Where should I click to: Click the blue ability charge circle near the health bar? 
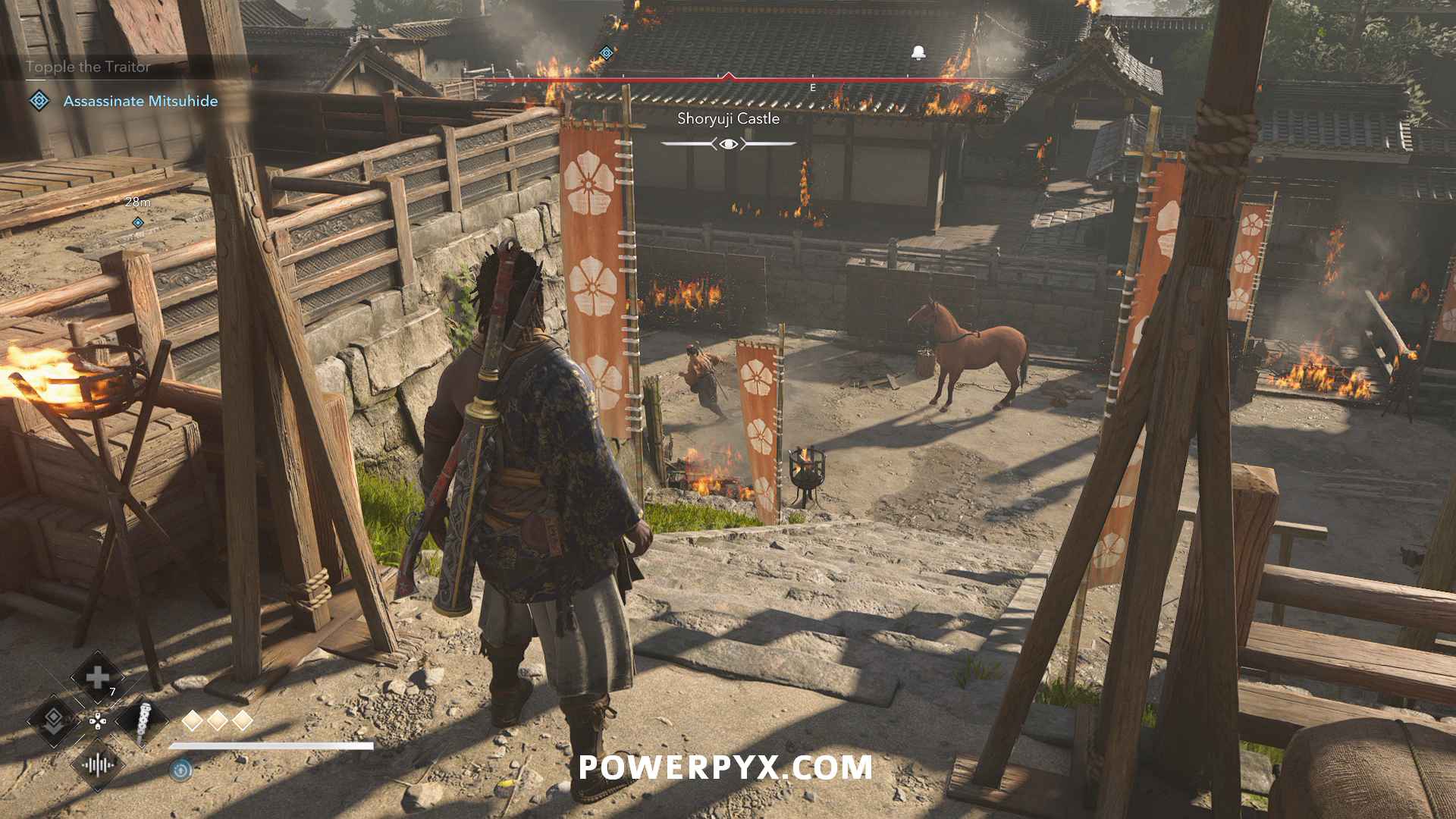coord(181,770)
